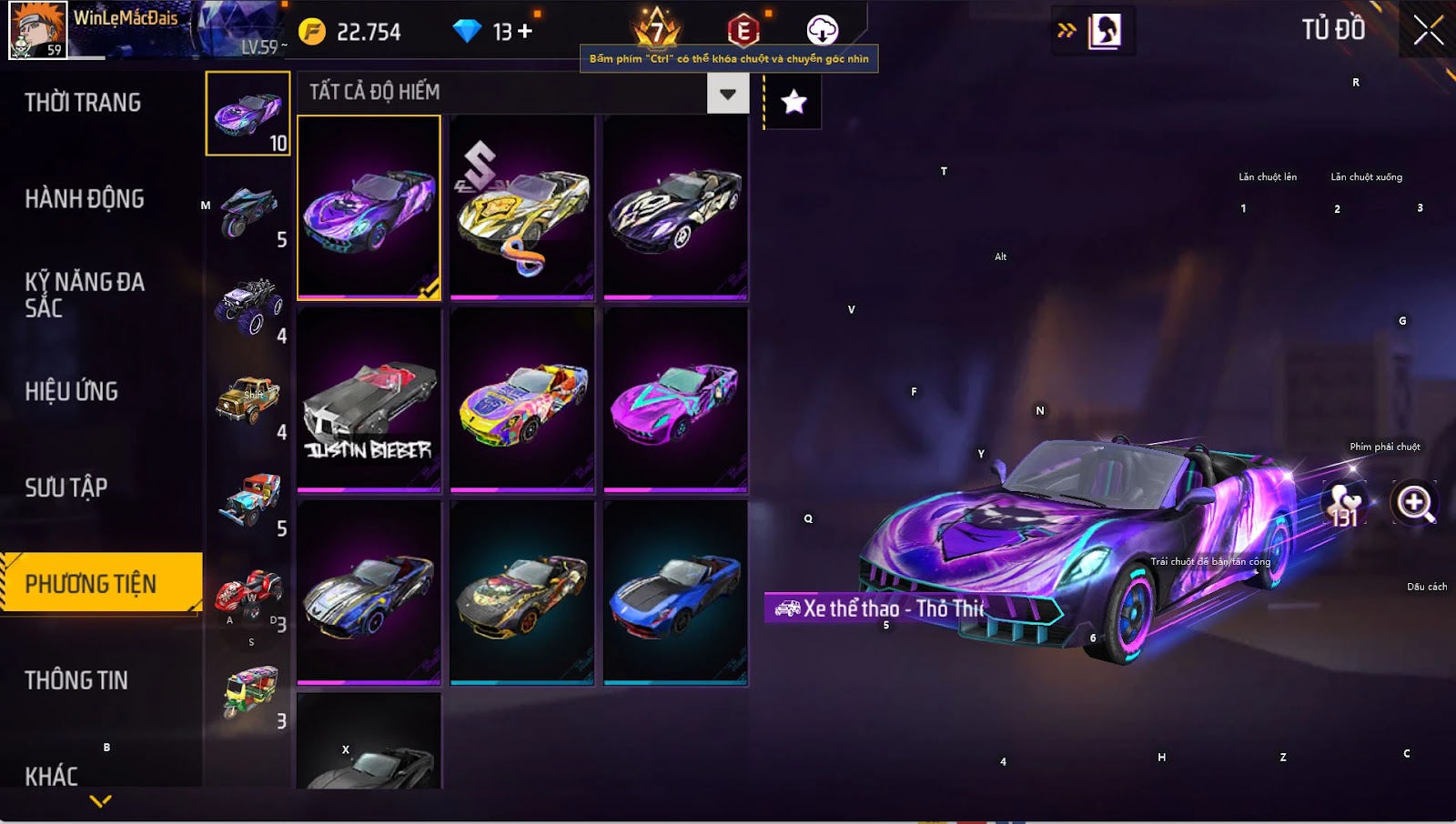This screenshot has height=824, width=1456.
Task: Zoom in with the magnifying glass button
Action: 1415,503
